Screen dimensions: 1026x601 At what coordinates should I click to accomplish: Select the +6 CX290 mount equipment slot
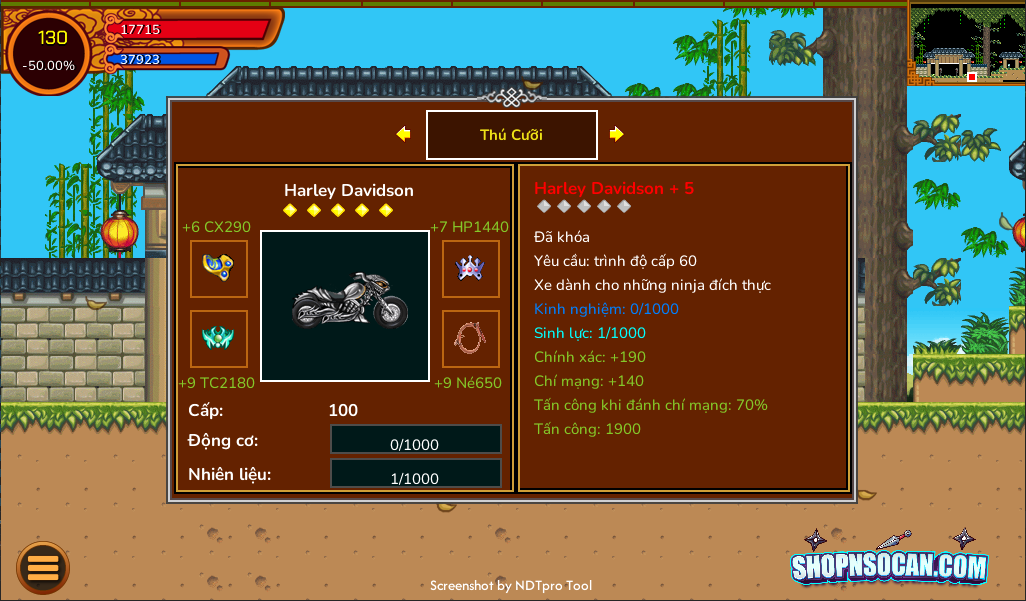pyautogui.click(x=219, y=269)
